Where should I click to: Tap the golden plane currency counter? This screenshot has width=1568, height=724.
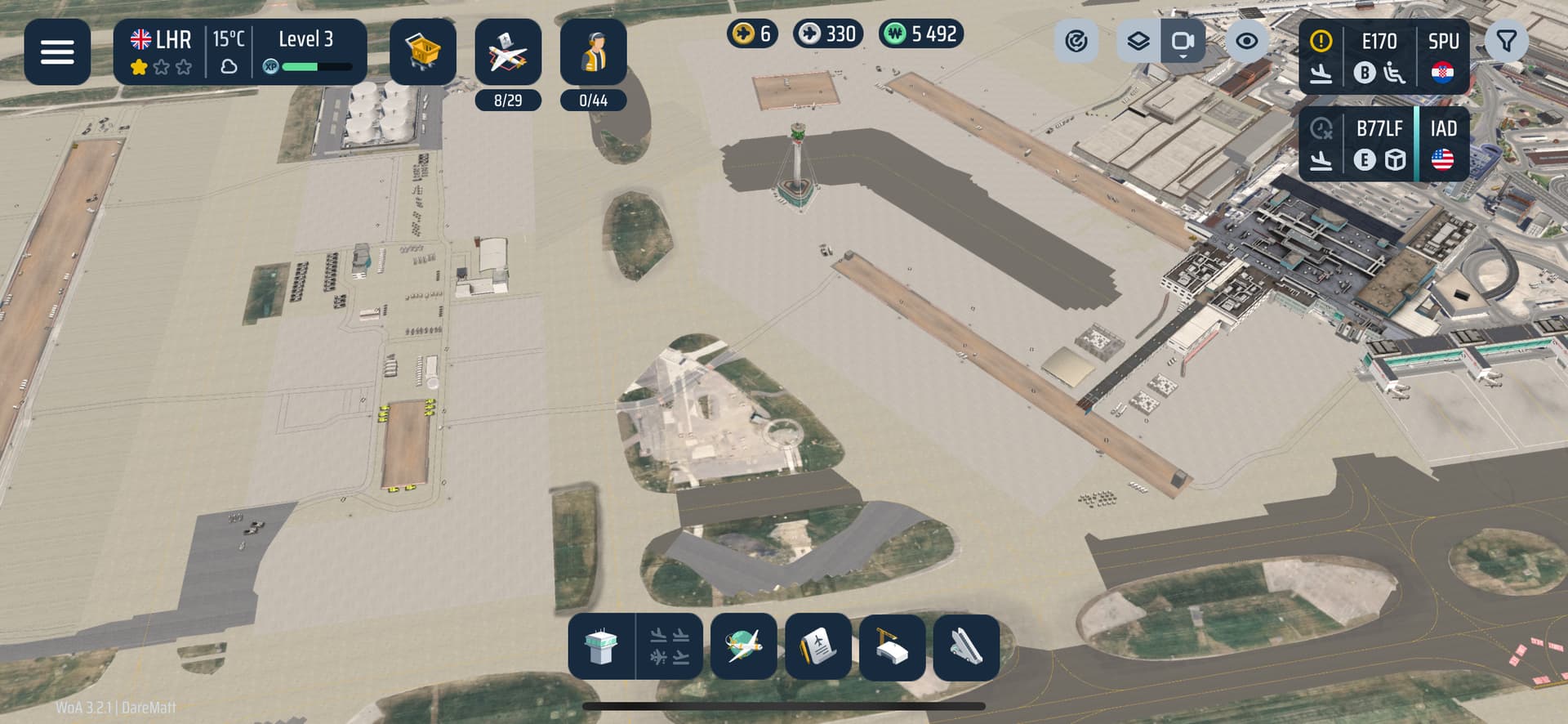tap(752, 34)
